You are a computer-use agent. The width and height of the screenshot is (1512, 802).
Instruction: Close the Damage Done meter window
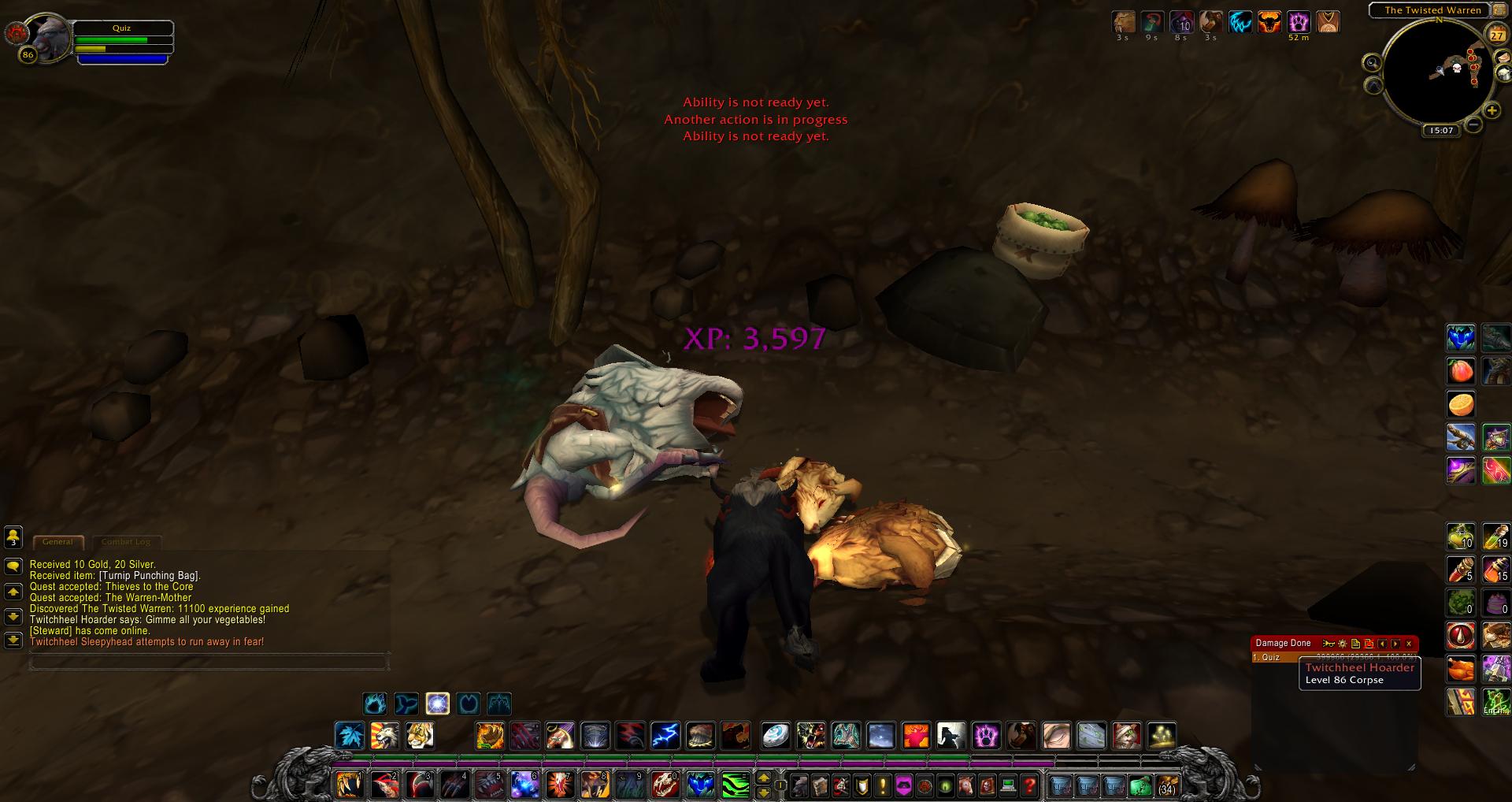point(1409,644)
